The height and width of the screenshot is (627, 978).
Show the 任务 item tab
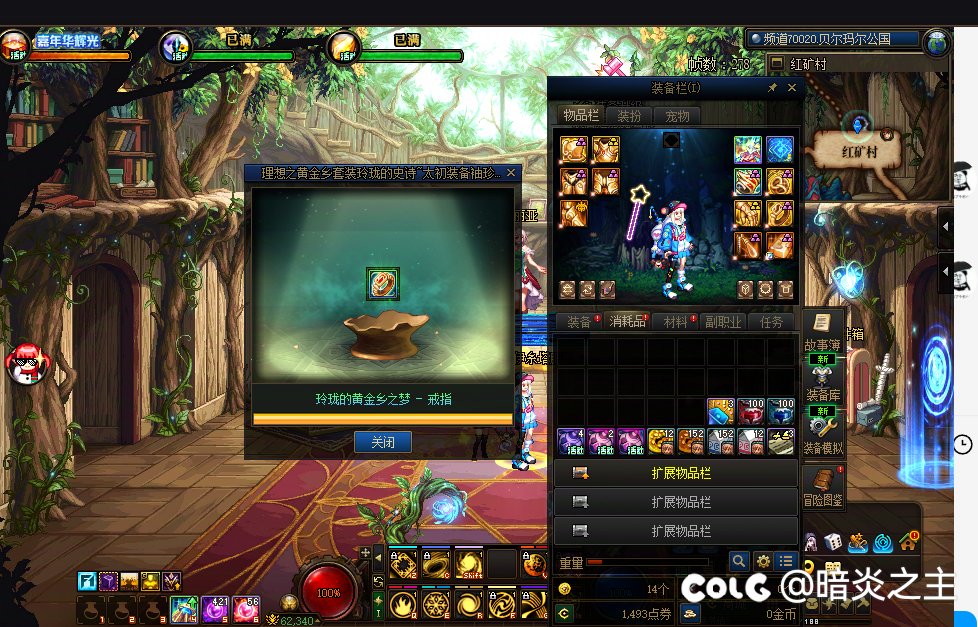(772, 322)
